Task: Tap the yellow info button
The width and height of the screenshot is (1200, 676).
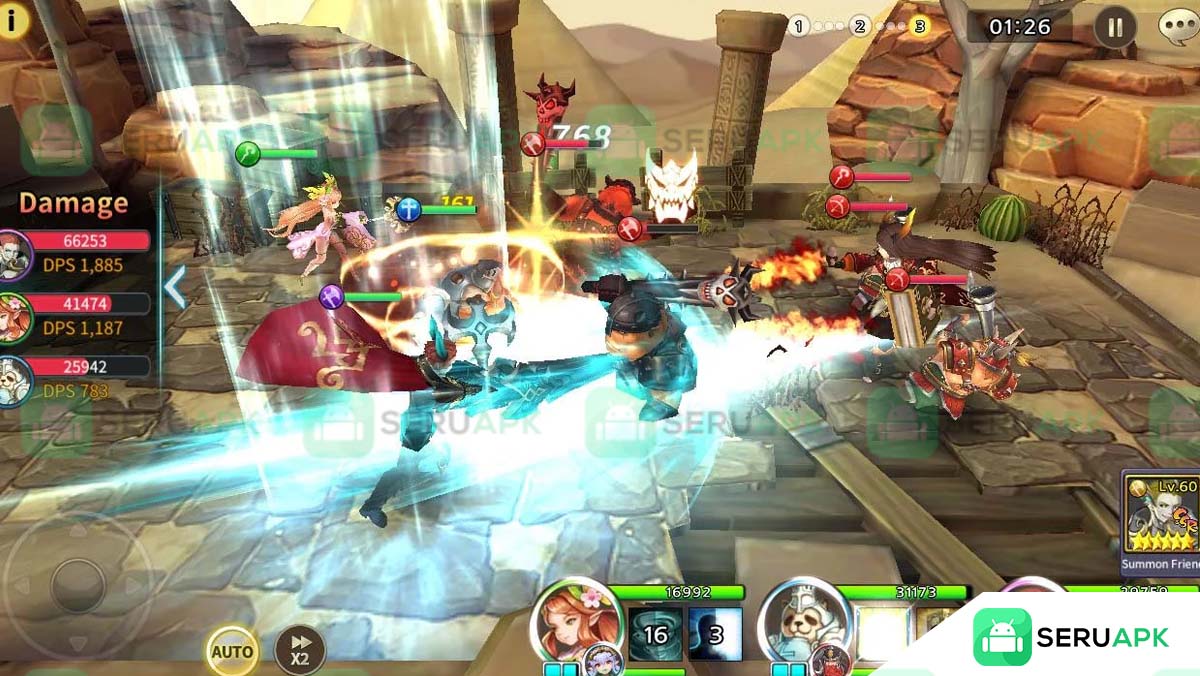Action: pos(13,20)
